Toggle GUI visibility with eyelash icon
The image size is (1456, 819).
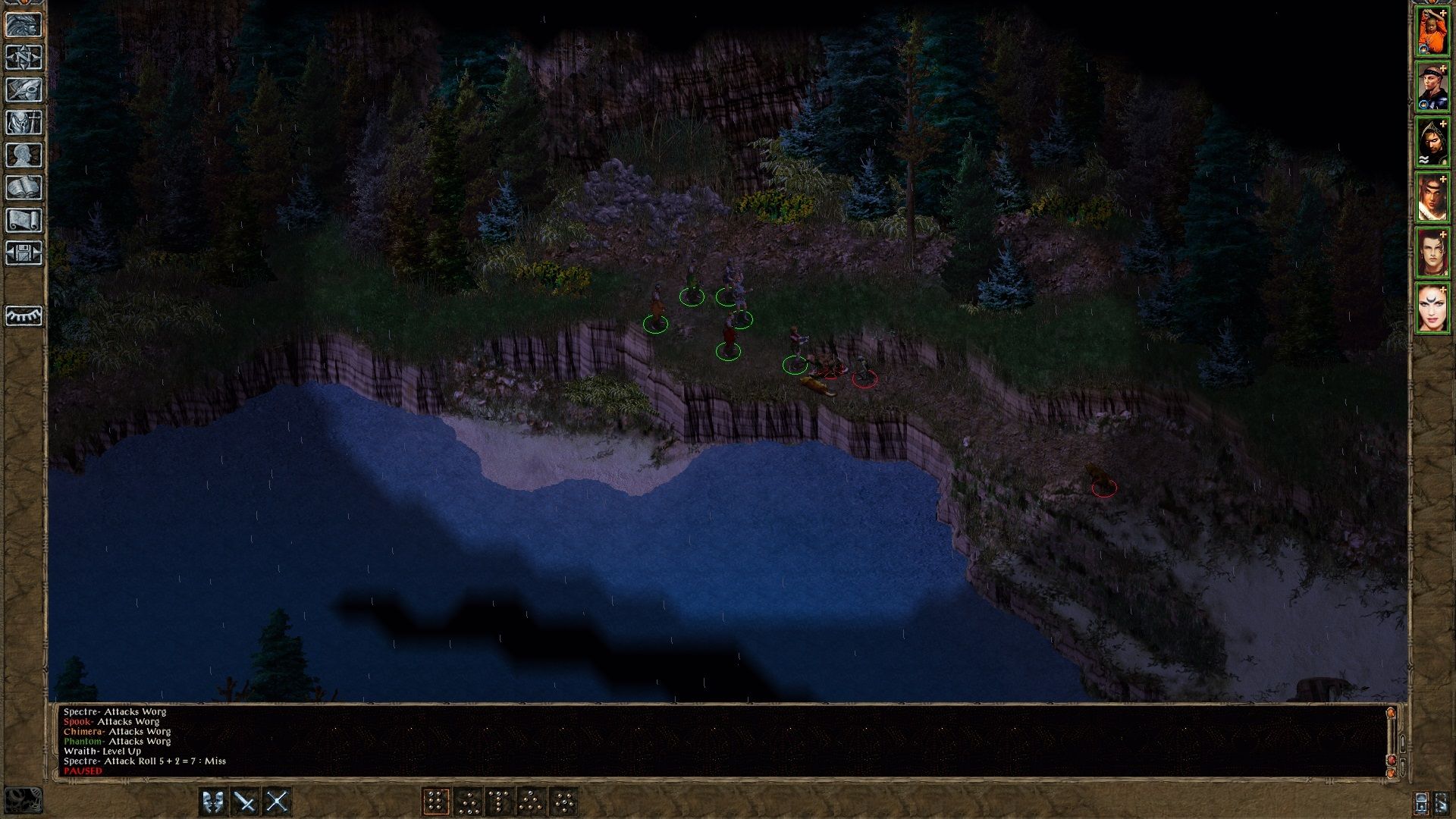(x=25, y=315)
